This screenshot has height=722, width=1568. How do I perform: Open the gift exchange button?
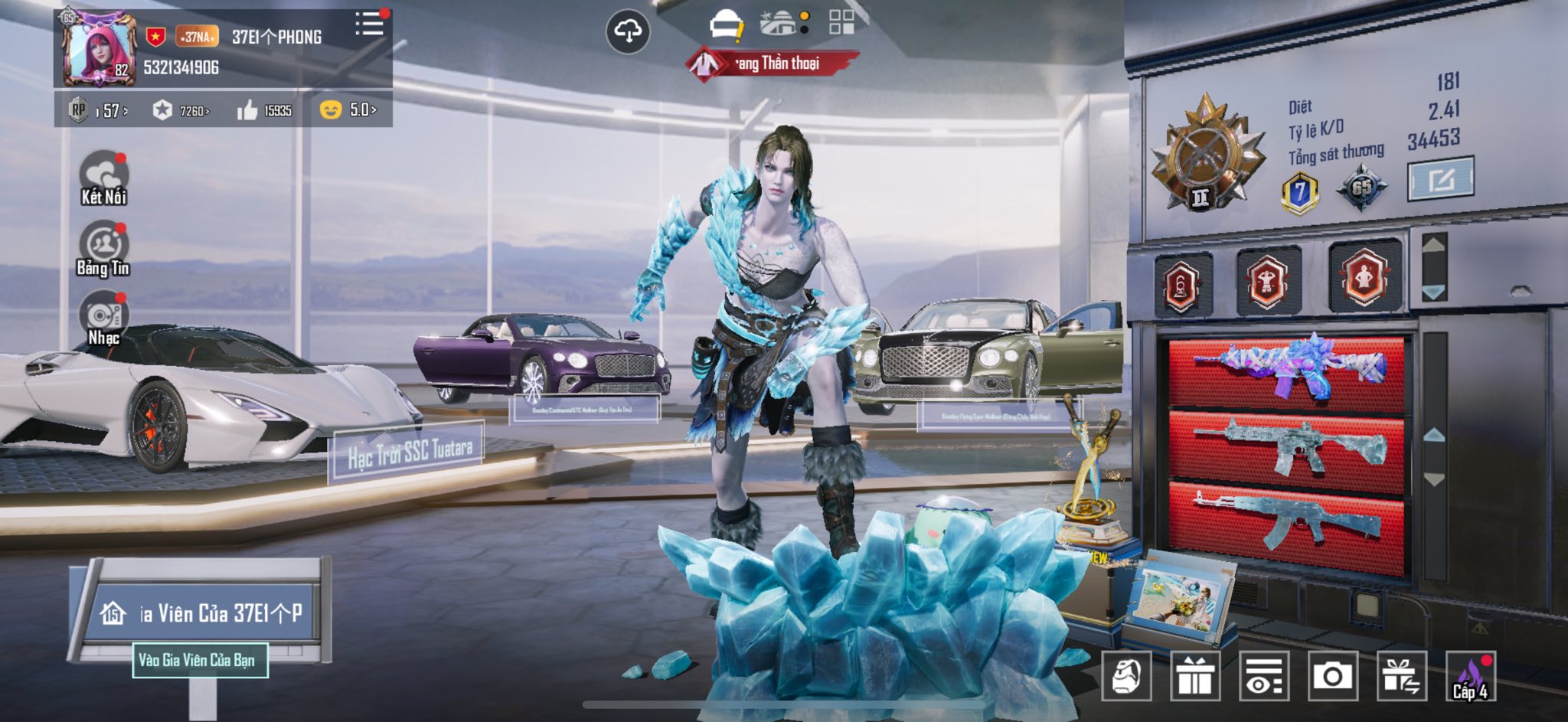tap(1401, 676)
